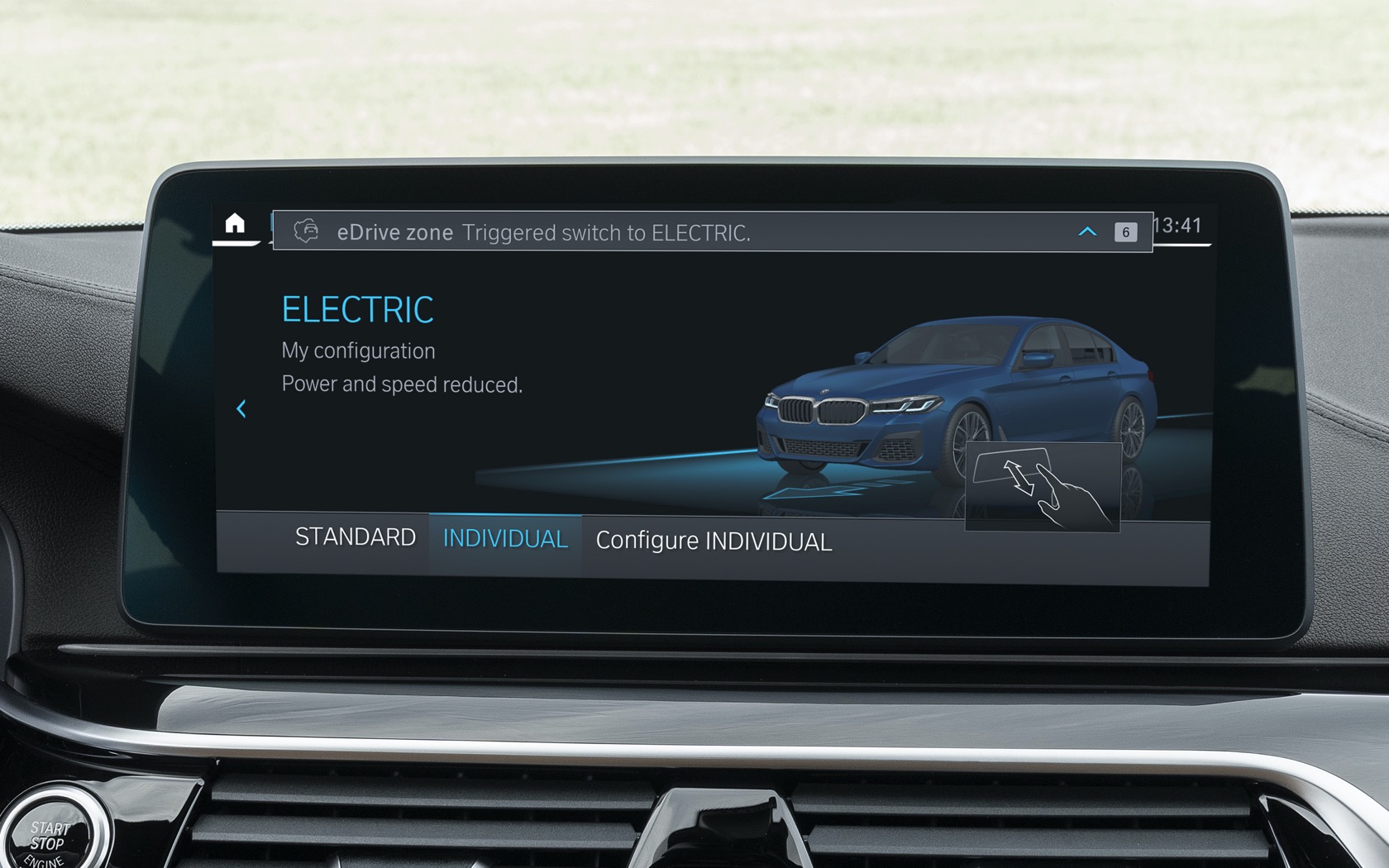This screenshot has width=1389, height=868.
Task: Select the STANDARD mode option
Action: [355, 537]
